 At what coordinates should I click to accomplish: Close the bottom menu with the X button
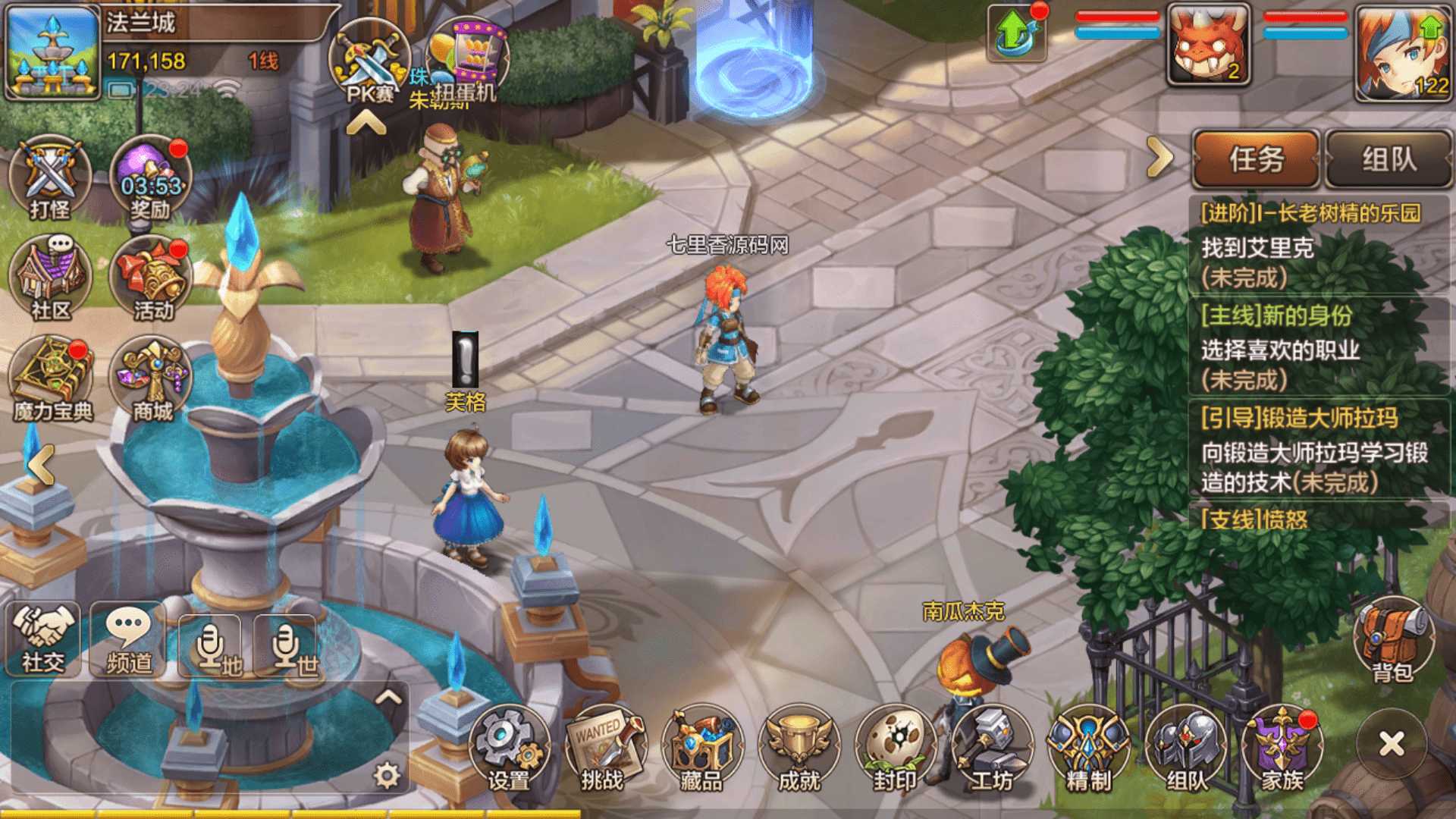[x=1392, y=744]
